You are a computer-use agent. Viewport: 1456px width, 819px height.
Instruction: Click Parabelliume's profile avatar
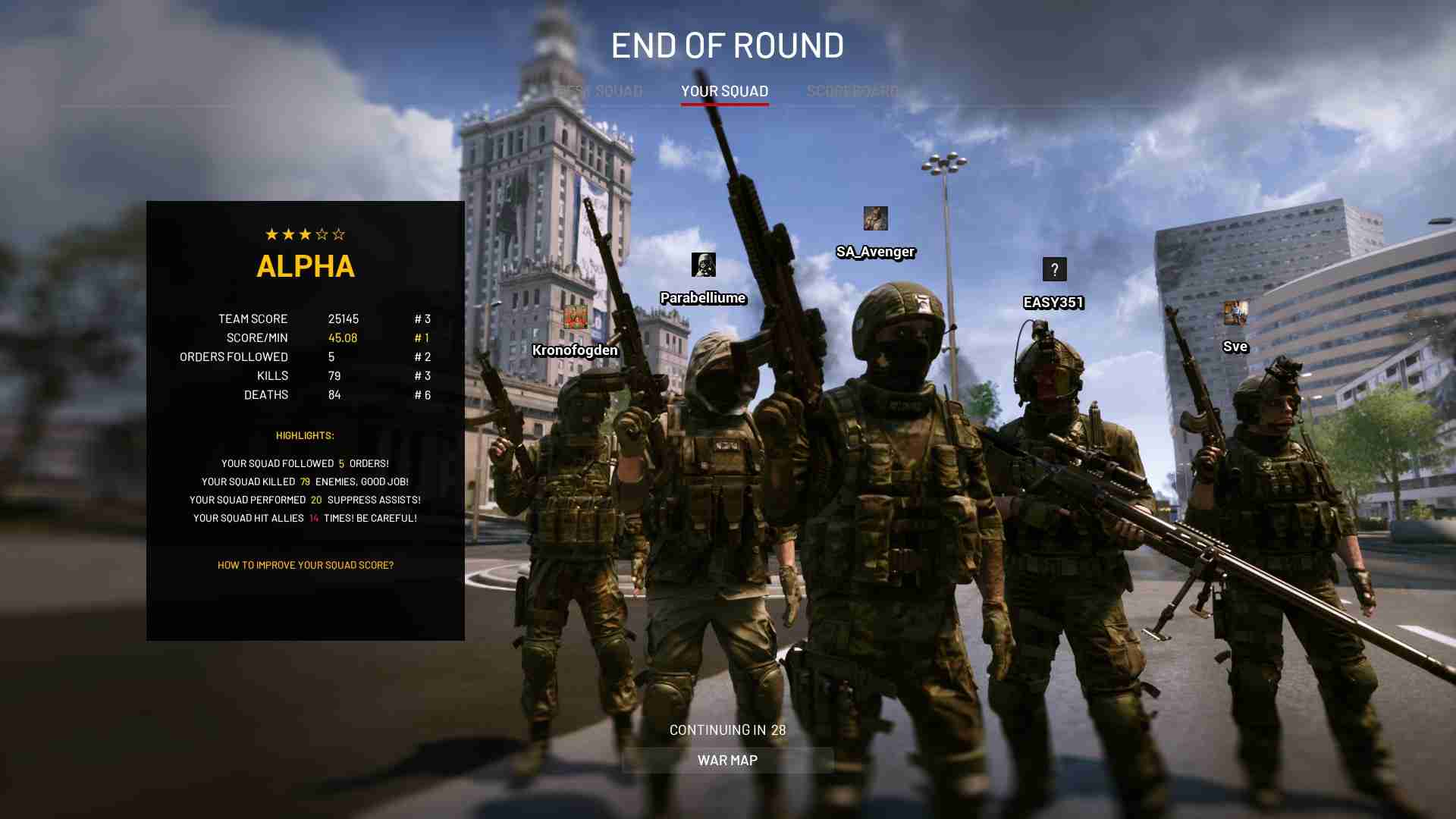coord(703,265)
